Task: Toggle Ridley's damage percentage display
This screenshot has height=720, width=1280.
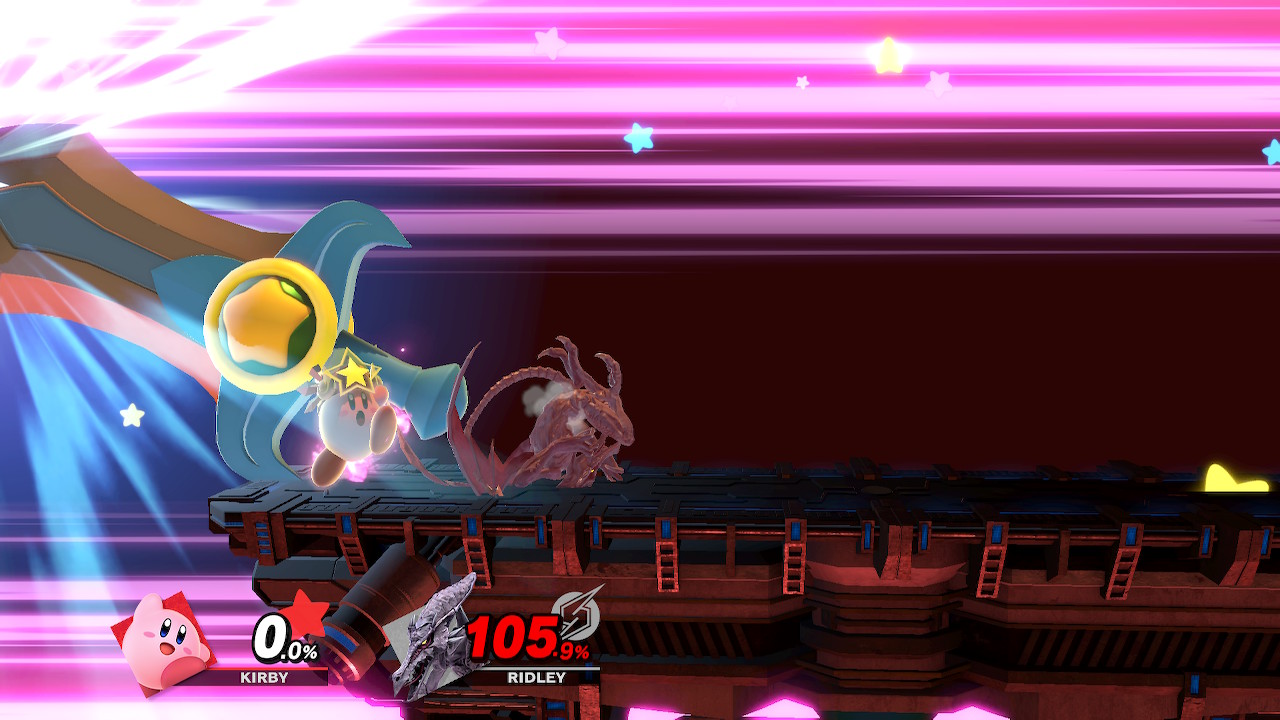Action: [521, 637]
